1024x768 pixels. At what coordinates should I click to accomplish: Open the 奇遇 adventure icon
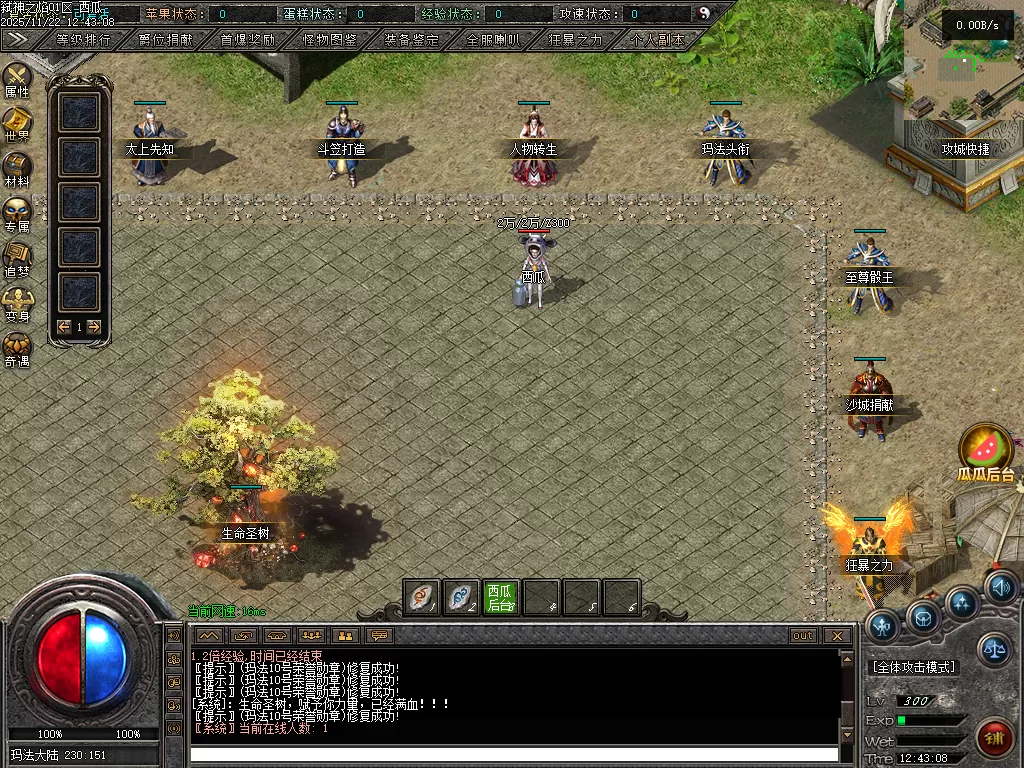[17, 349]
